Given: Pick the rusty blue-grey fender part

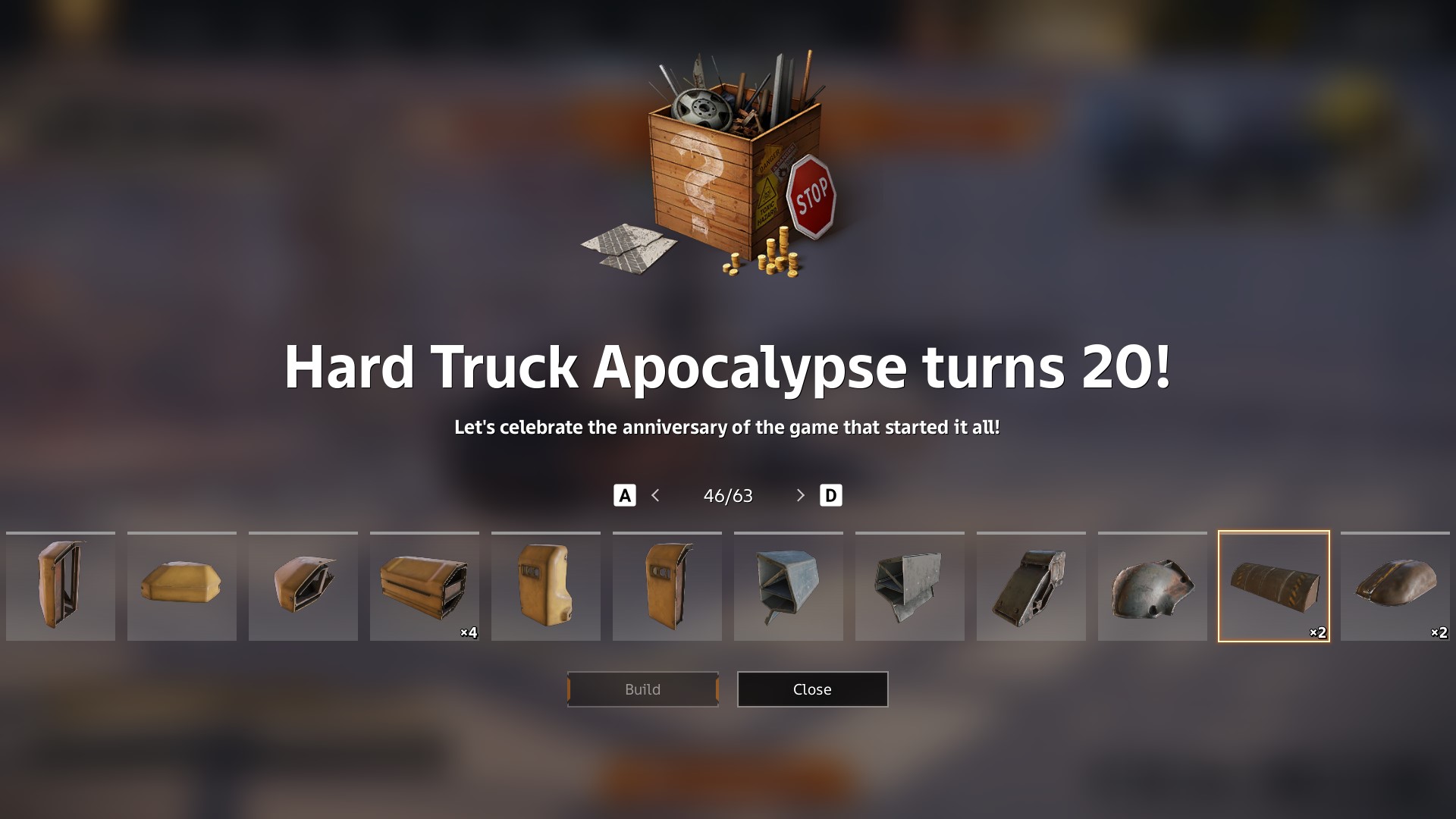Looking at the screenshot, I should pos(1153,586).
